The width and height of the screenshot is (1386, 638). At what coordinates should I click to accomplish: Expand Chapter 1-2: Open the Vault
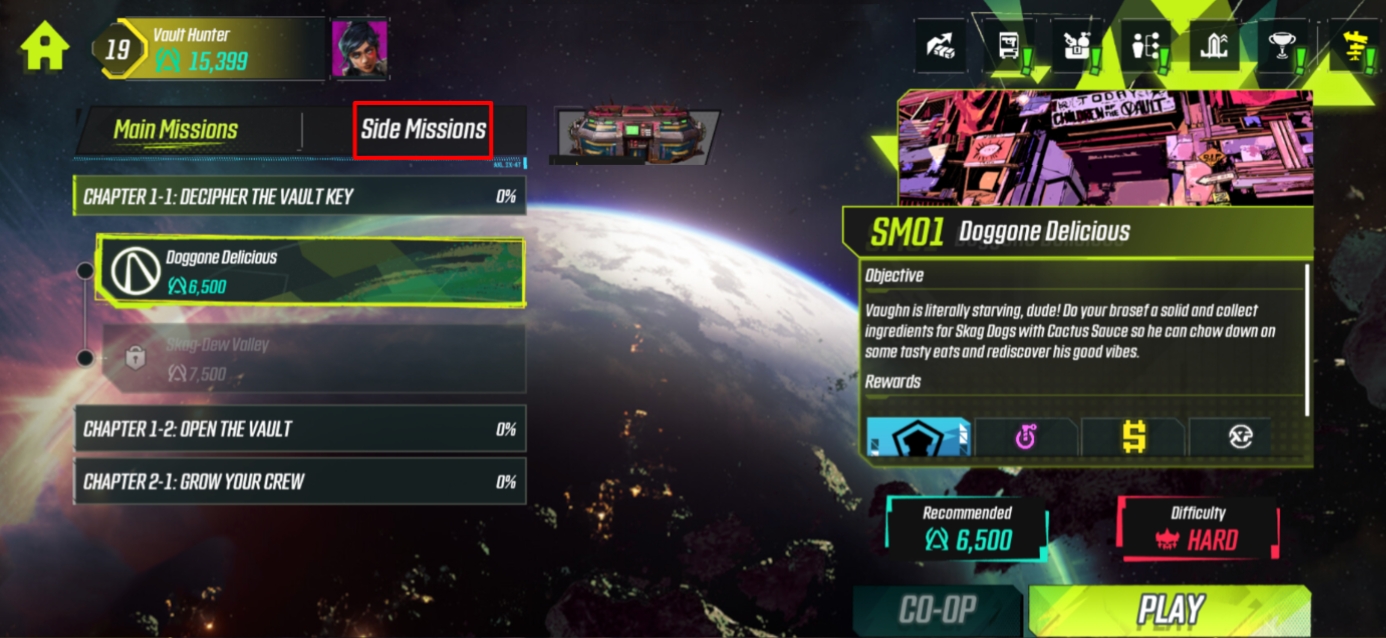pos(299,429)
